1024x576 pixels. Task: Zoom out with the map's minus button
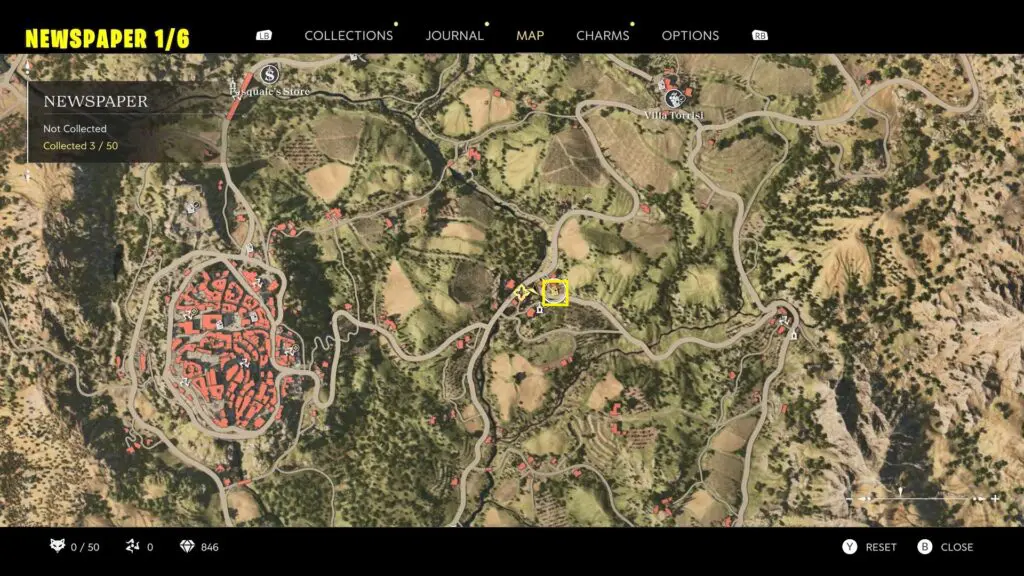852,498
